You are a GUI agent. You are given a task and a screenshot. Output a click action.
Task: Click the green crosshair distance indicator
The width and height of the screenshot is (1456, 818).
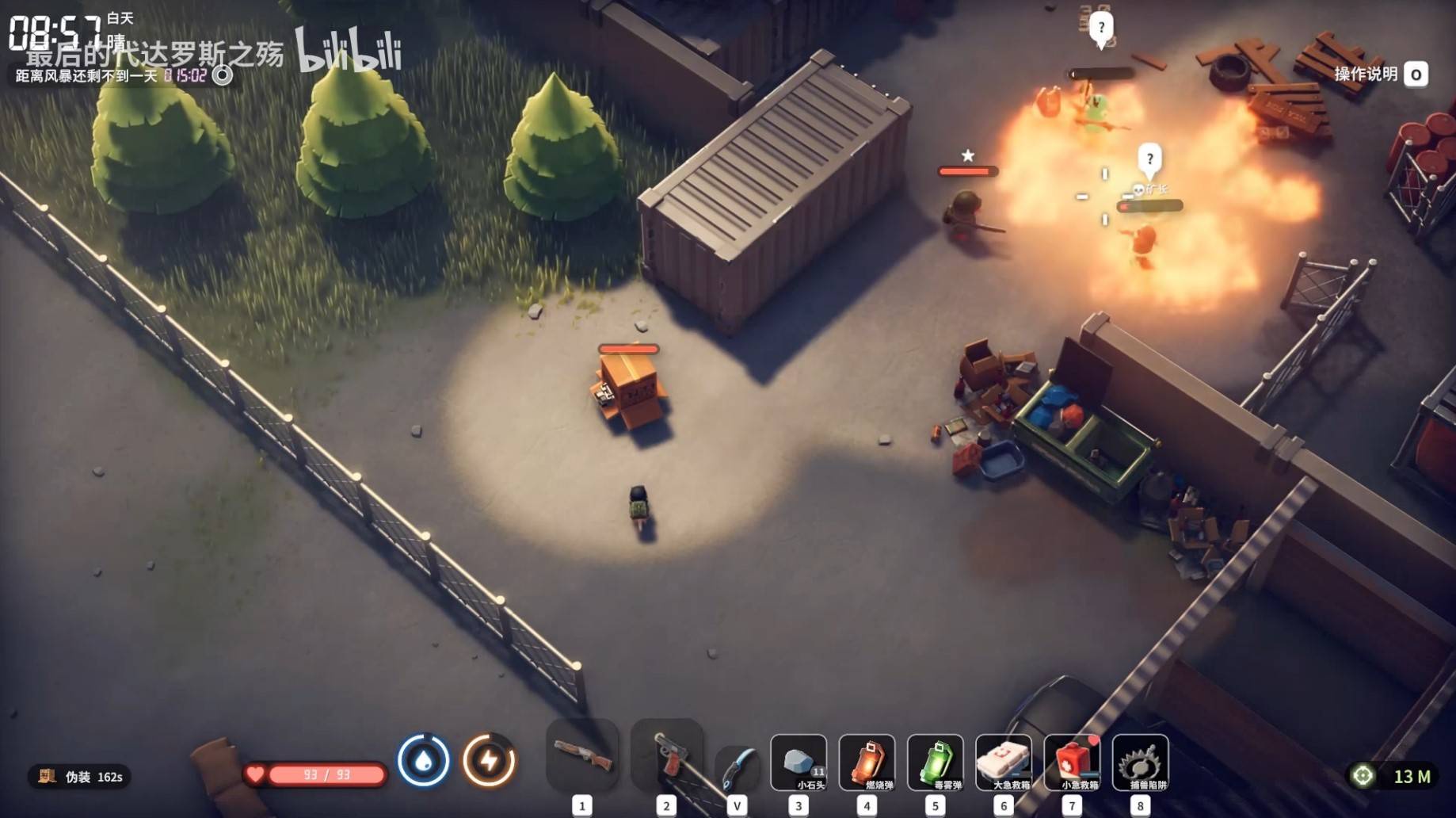(x=1363, y=776)
